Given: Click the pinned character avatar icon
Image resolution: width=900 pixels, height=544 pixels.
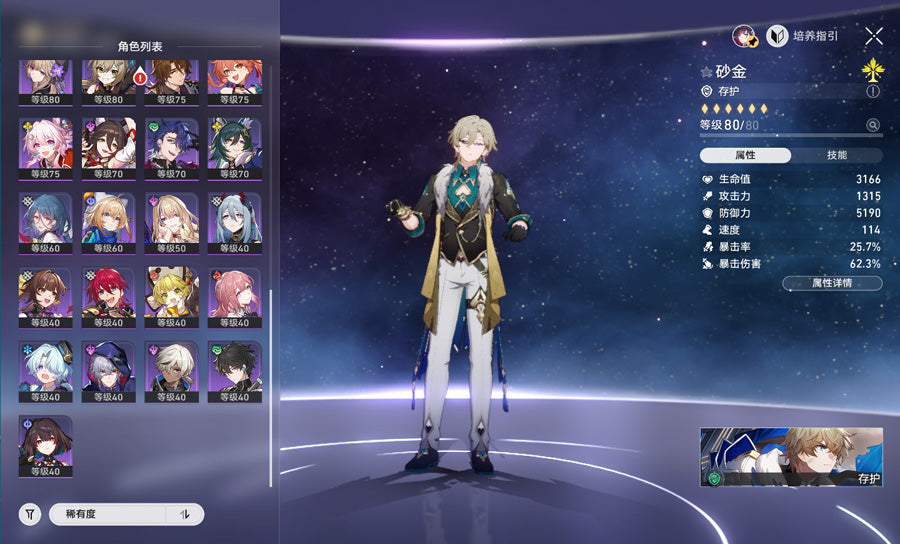Looking at the screenshot, I should pyautogui.click(x=744, y=36).
